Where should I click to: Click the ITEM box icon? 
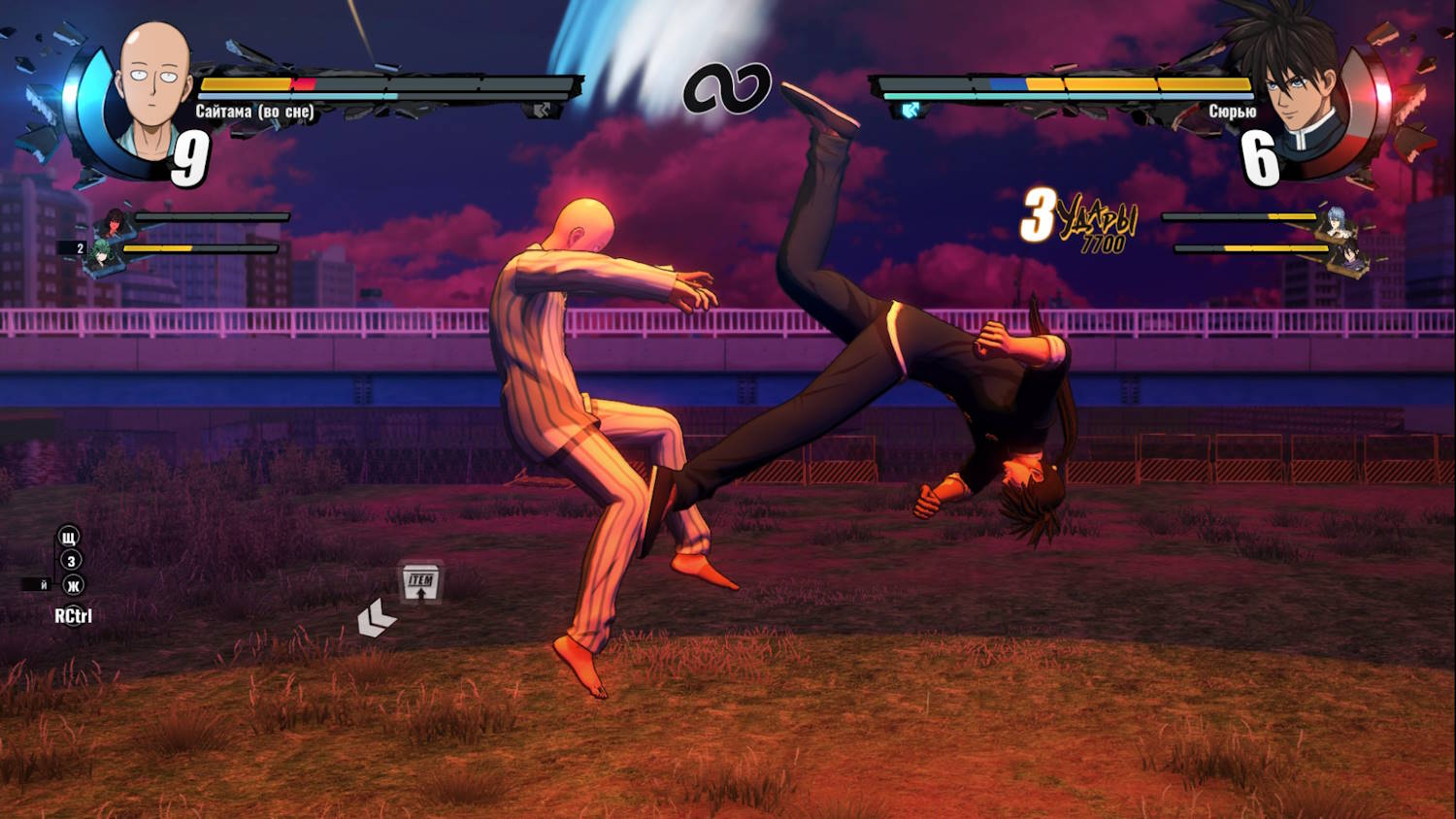click(421, 582)
